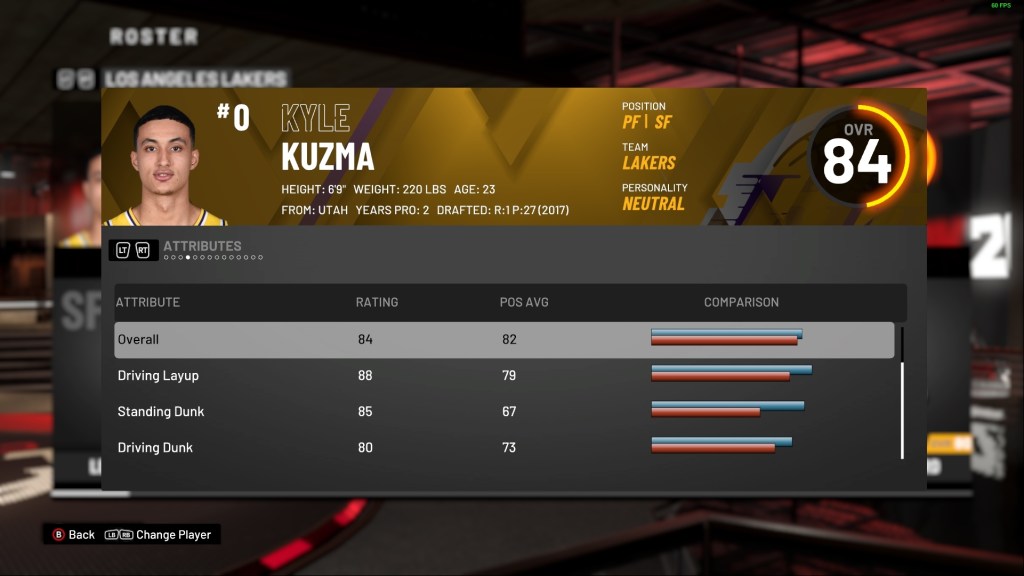Click Kyle Kuzma's player portrait
Image resolution: width=1024 pixels, height=576 pixels.
pos(164,166)
